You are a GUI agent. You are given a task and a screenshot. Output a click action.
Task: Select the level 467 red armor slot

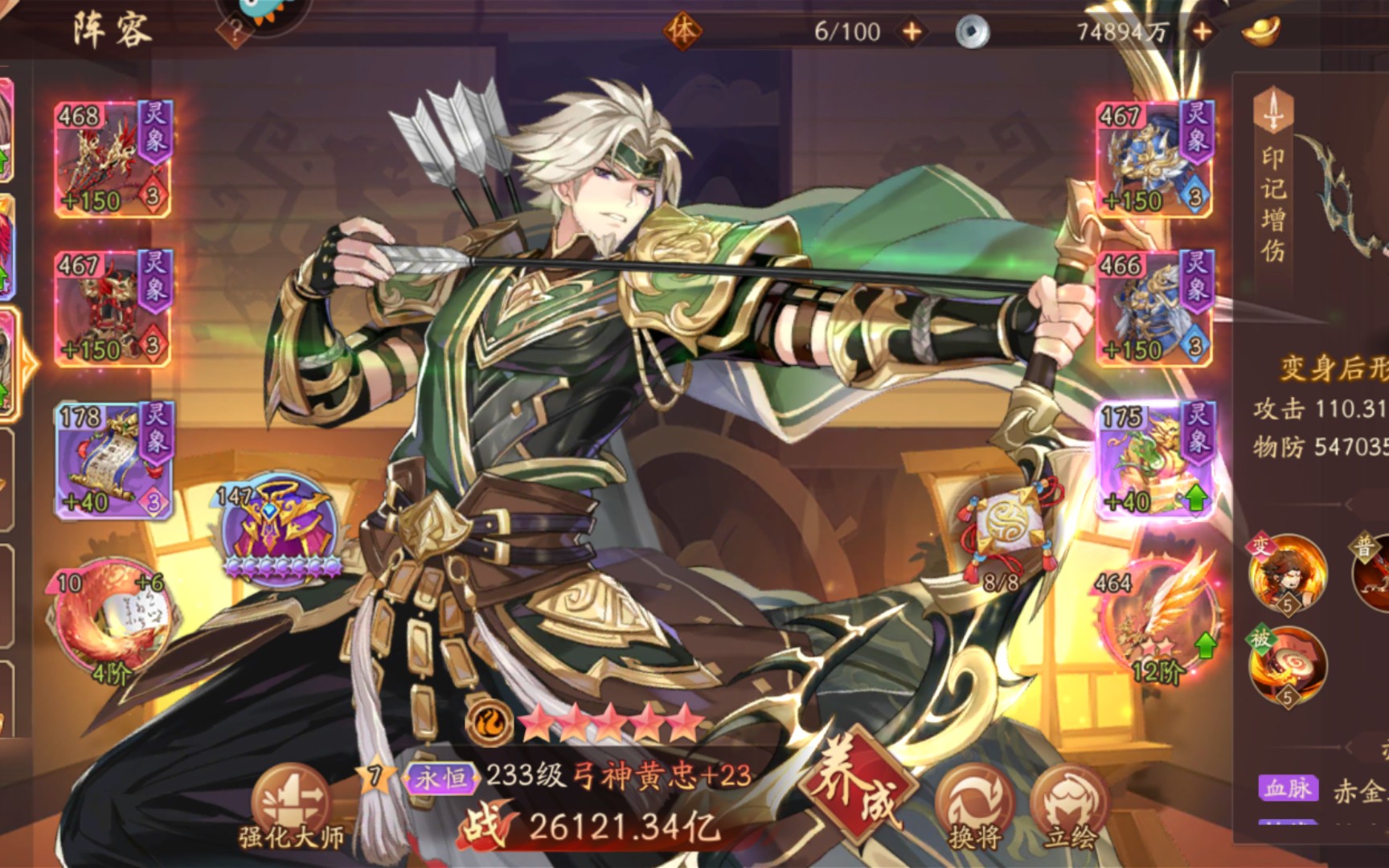(x=113, y=308)
